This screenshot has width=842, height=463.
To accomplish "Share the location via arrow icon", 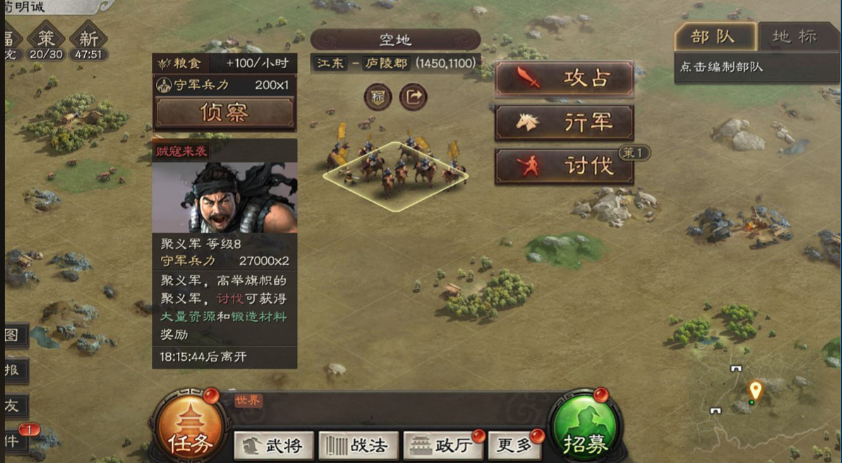I will point(413,97).
